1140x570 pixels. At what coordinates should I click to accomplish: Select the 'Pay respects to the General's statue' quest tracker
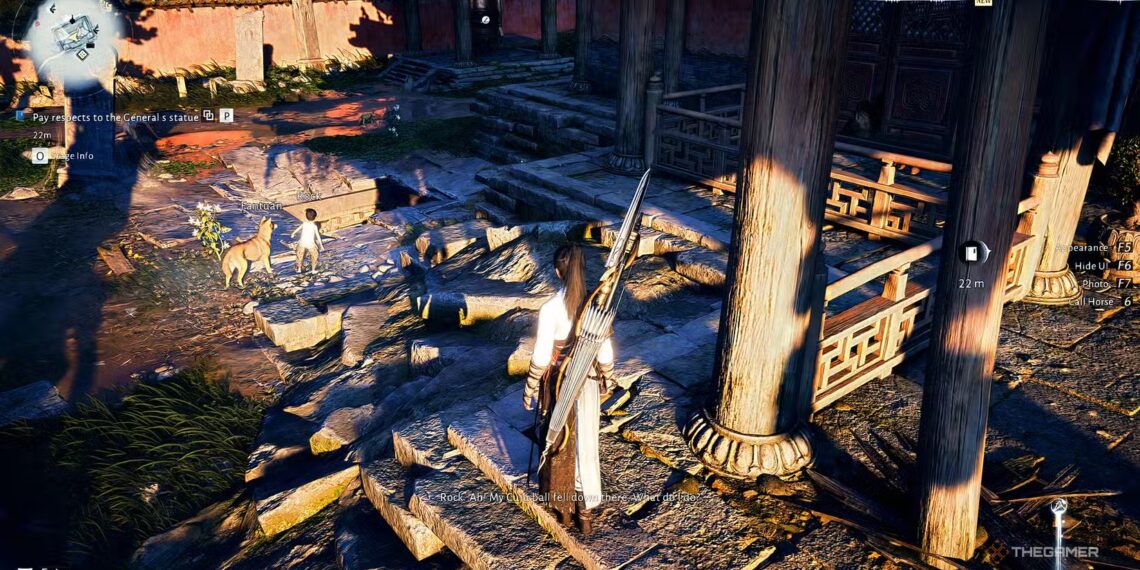coord(116,116)
